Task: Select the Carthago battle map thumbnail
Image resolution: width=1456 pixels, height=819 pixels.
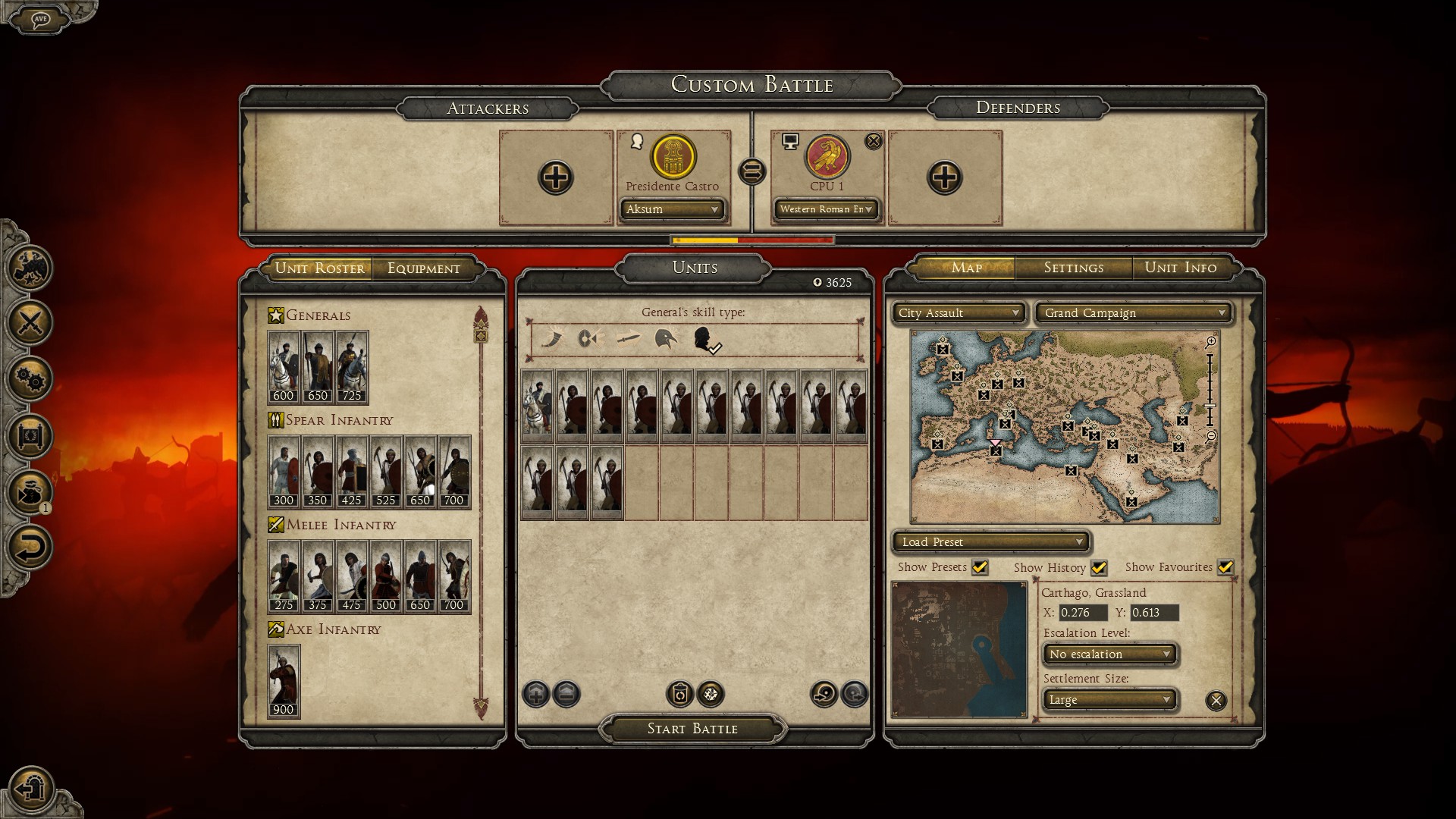Action: (959, 650)
